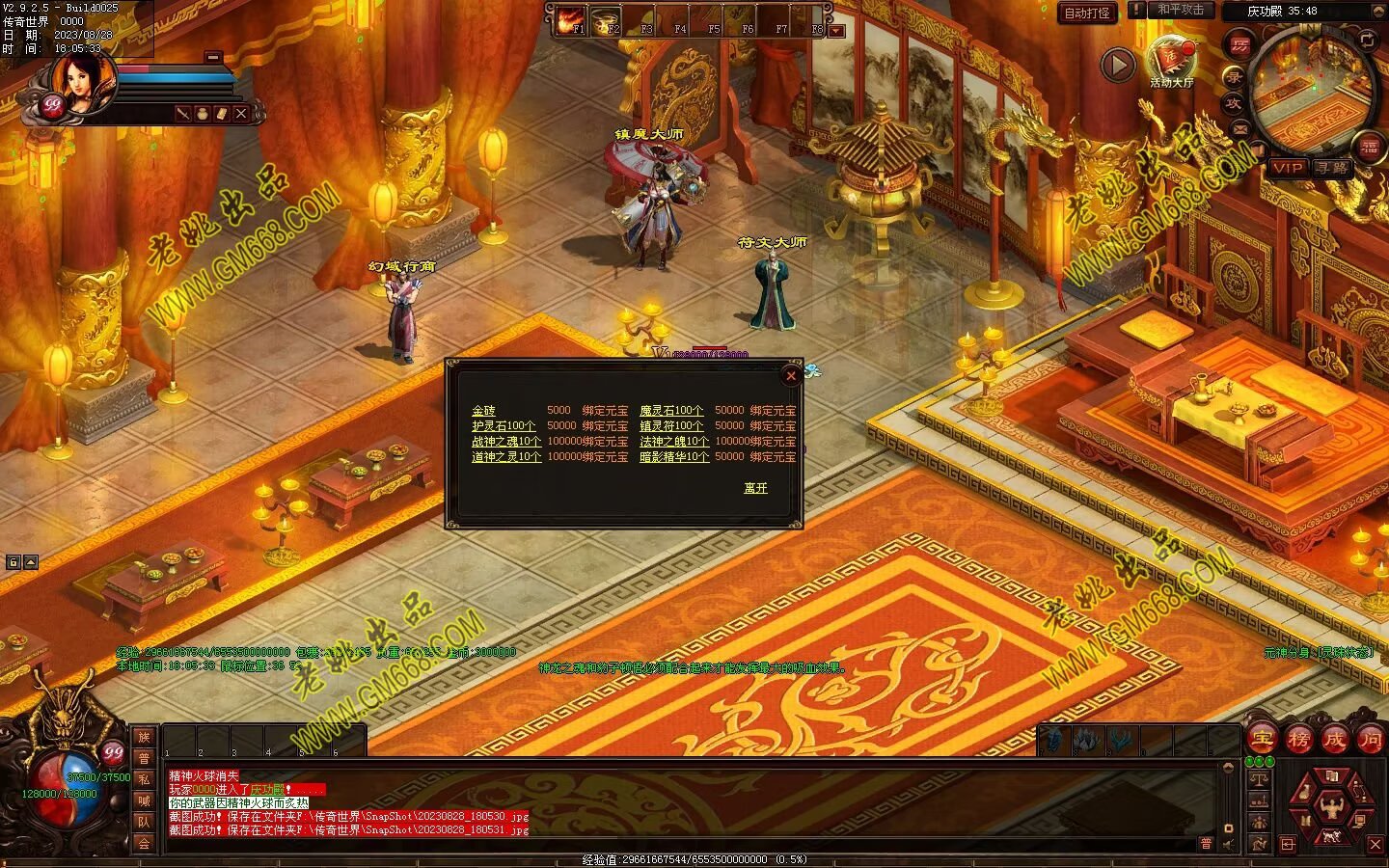Buy 魔灵石100个 from the merchant
1389x868 pixels.
(x=671, y=411)
